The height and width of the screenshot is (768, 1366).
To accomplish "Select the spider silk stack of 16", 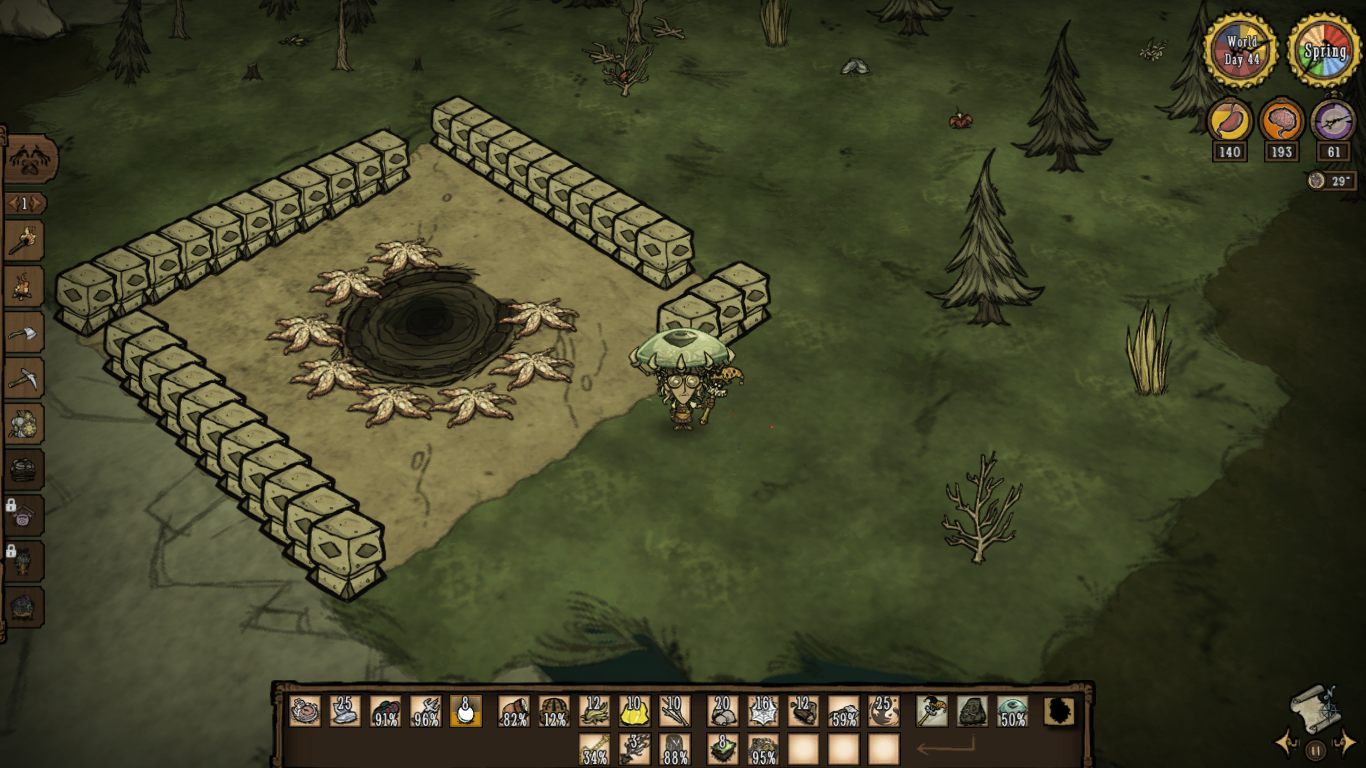I will click(x=763, y=711).
